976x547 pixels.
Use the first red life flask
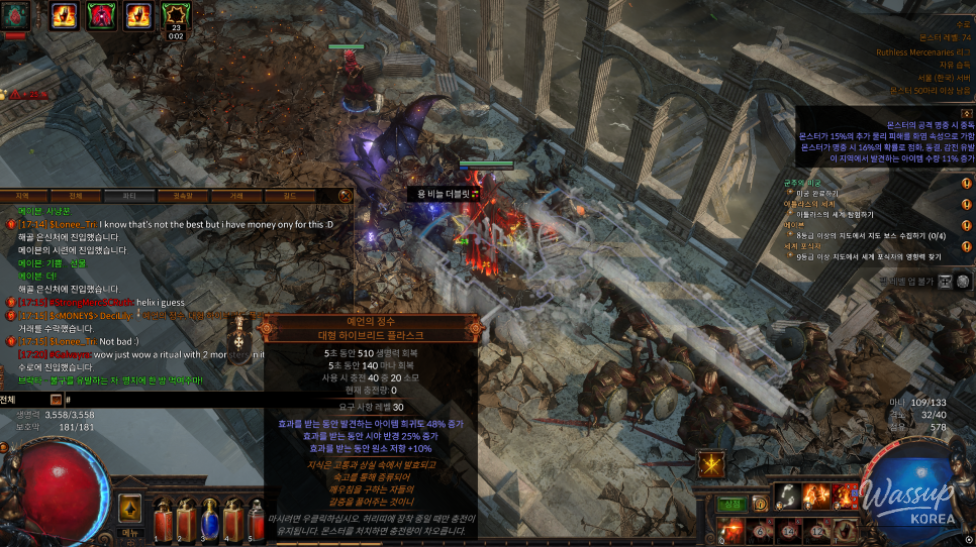[162, 519]
